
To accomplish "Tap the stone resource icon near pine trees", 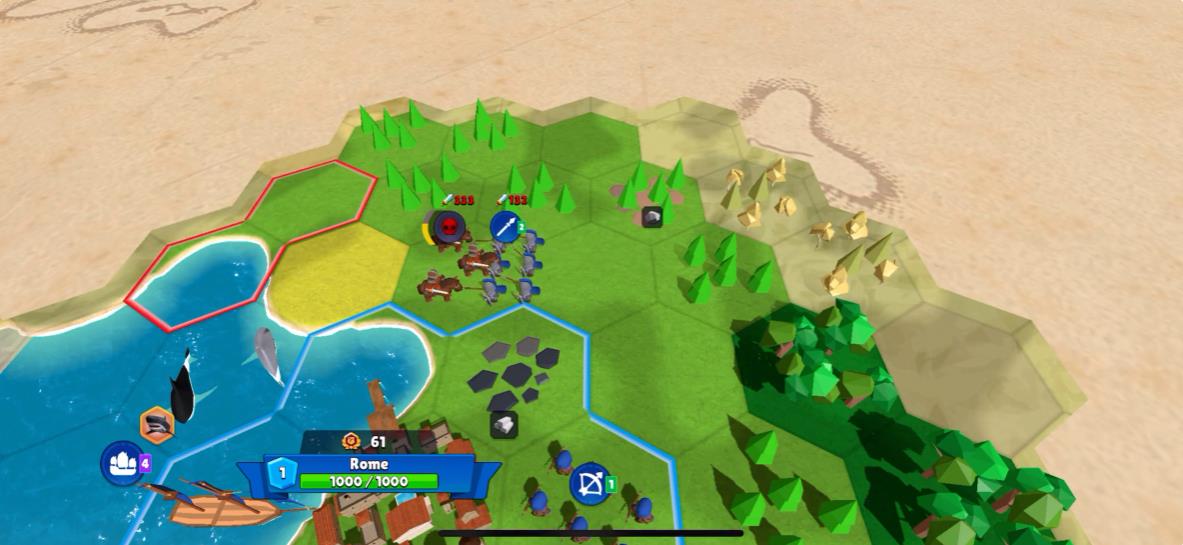I will coord(652,216).
